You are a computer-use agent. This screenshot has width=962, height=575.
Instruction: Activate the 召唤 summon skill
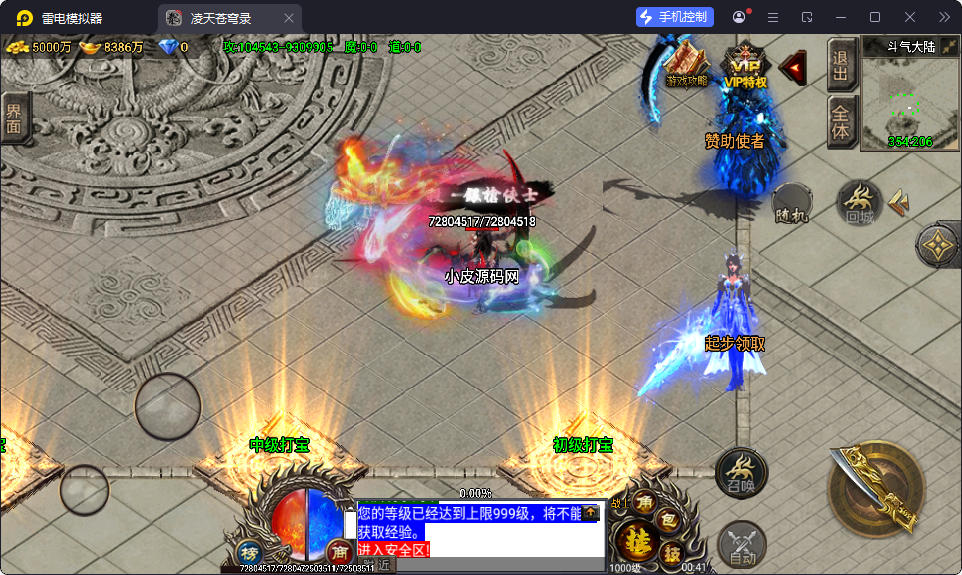[x=741, y=472]
